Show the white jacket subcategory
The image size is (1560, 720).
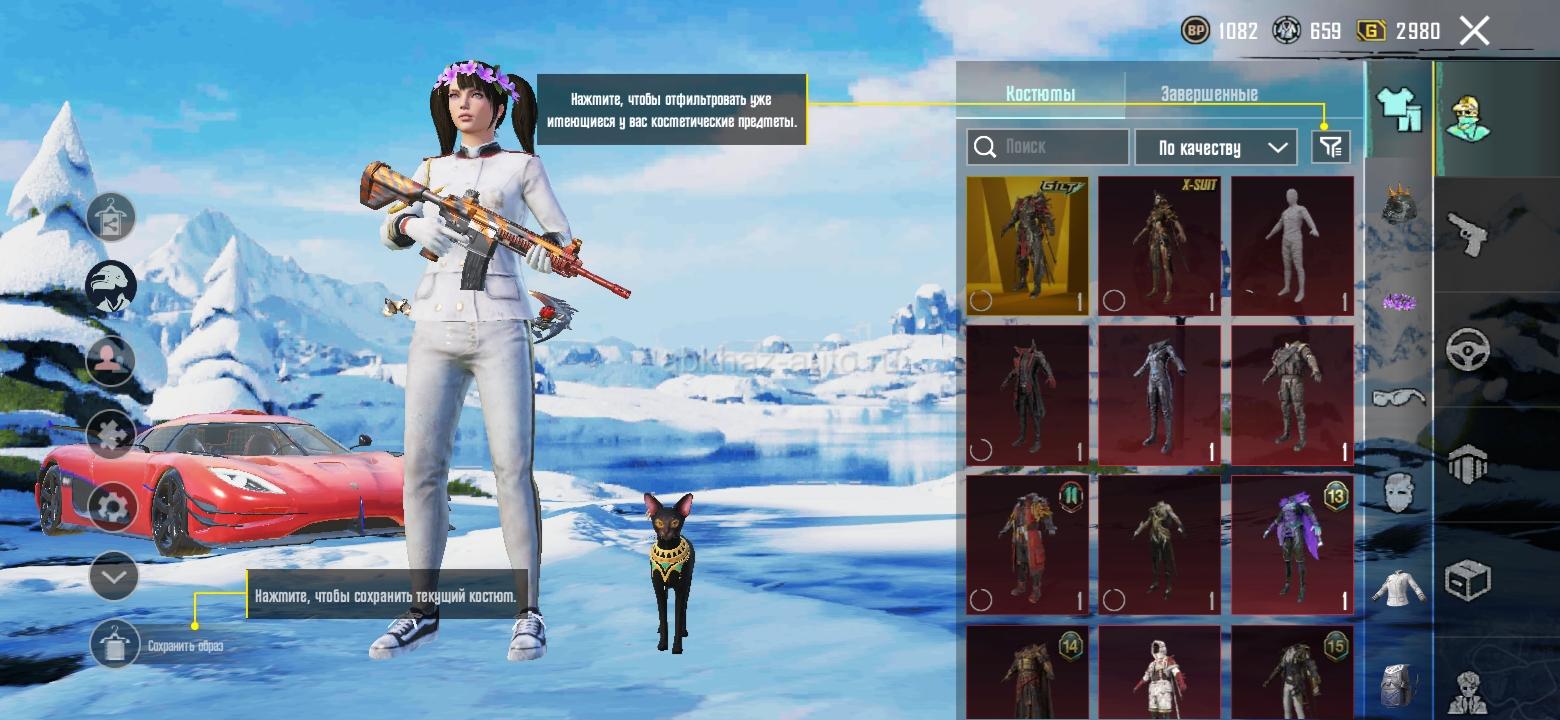(x=1398, y=589)
